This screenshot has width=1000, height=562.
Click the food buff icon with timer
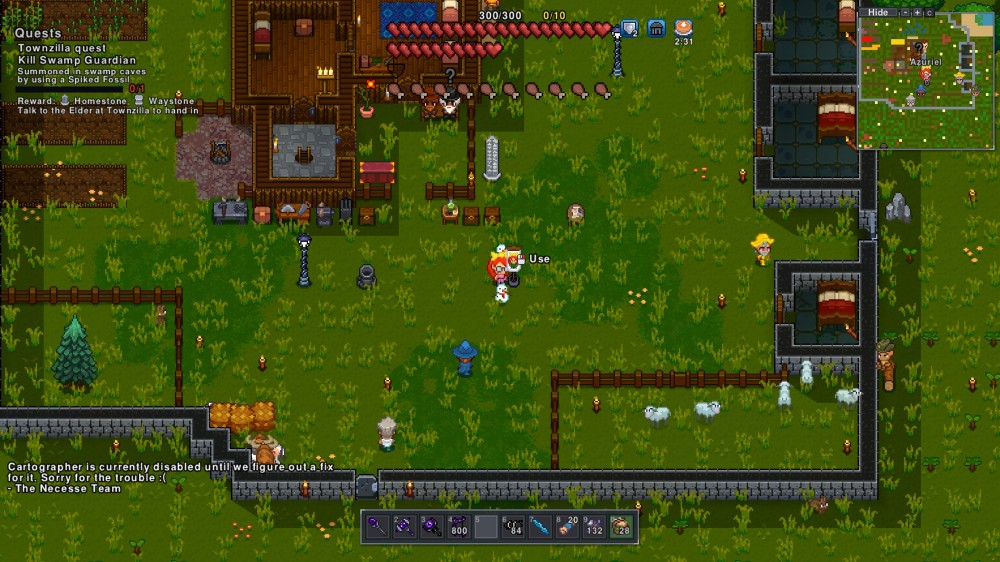[684, 28]
